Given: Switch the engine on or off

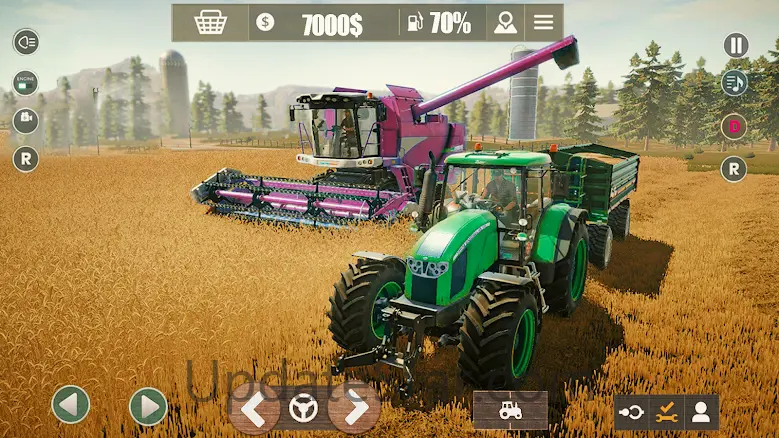Looking at the screenshot, I should click(x=25, y=83).
